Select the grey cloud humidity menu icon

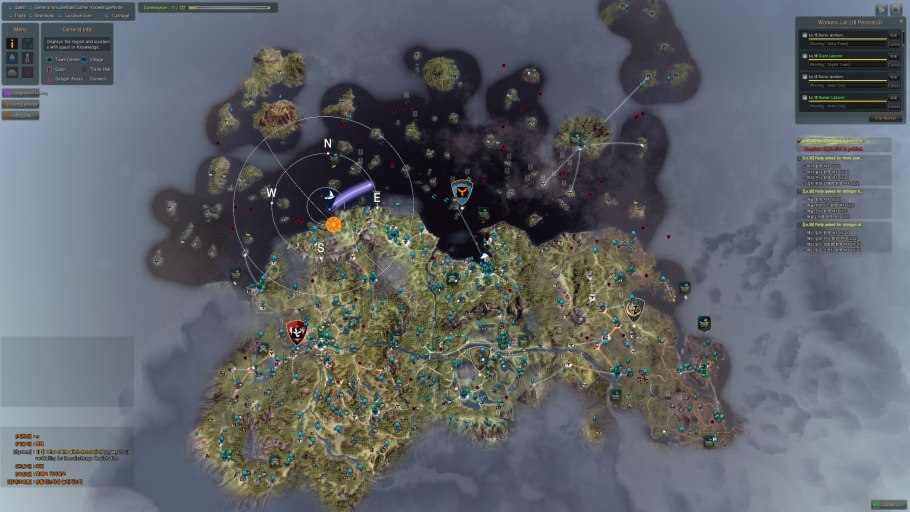click(x=11, y=72)
